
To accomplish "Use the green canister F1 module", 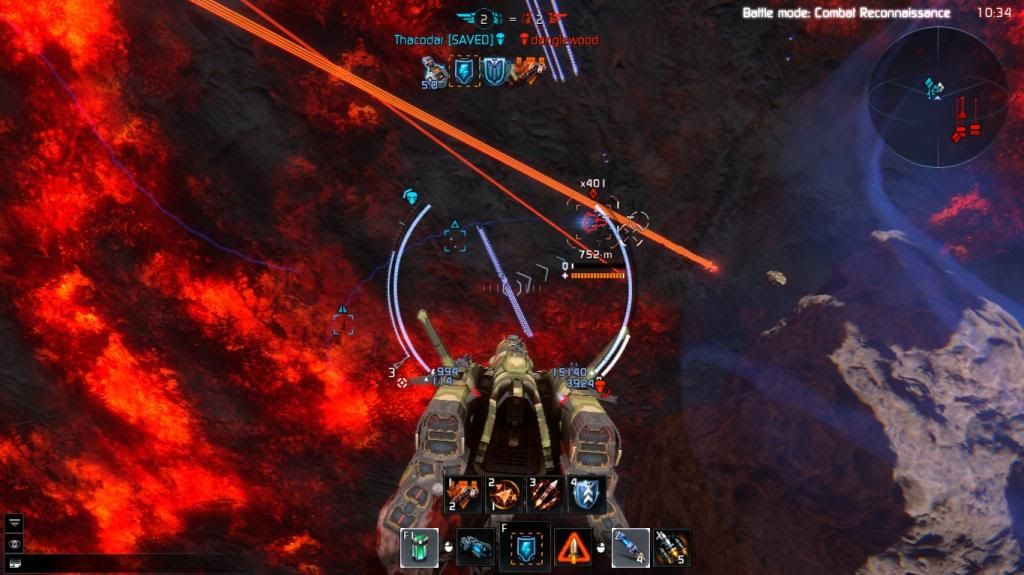I will 419,548.
